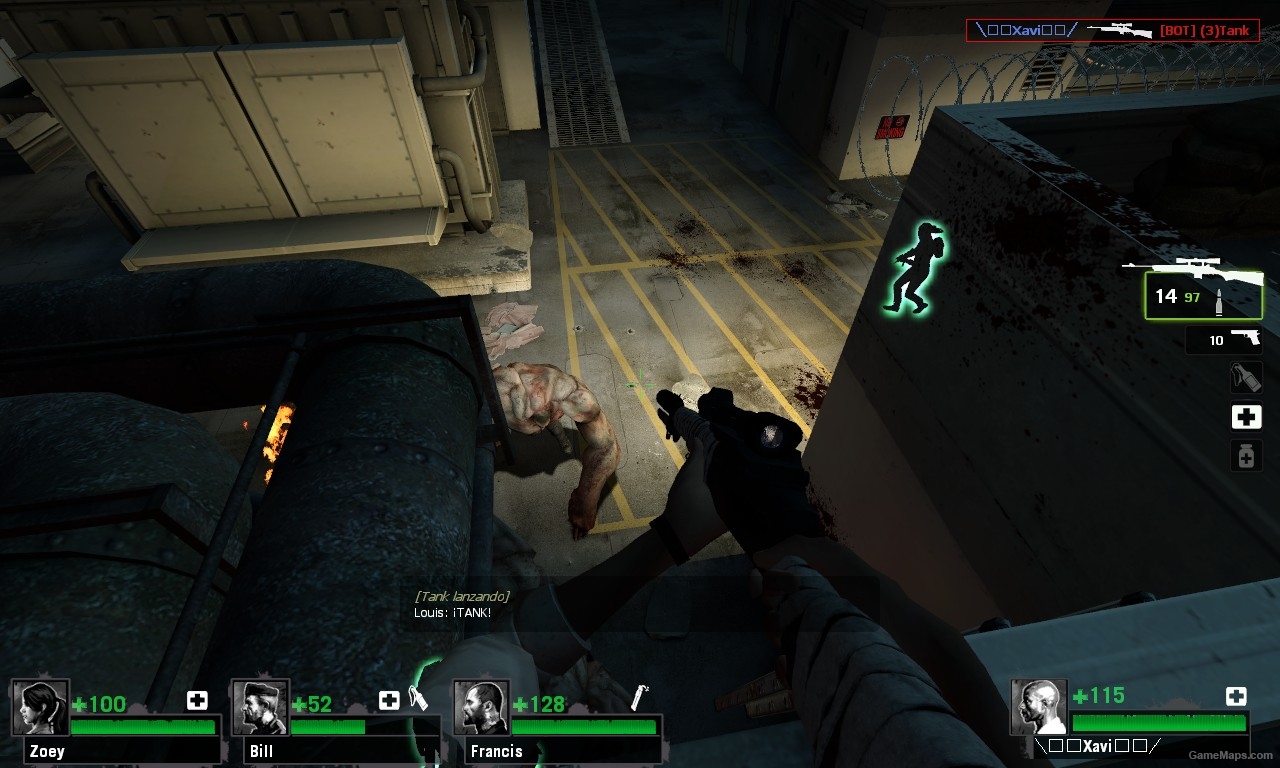Click Zoey's teammate portrait
This screenshot has width=1280, height=768.
[x=41, y=708]
